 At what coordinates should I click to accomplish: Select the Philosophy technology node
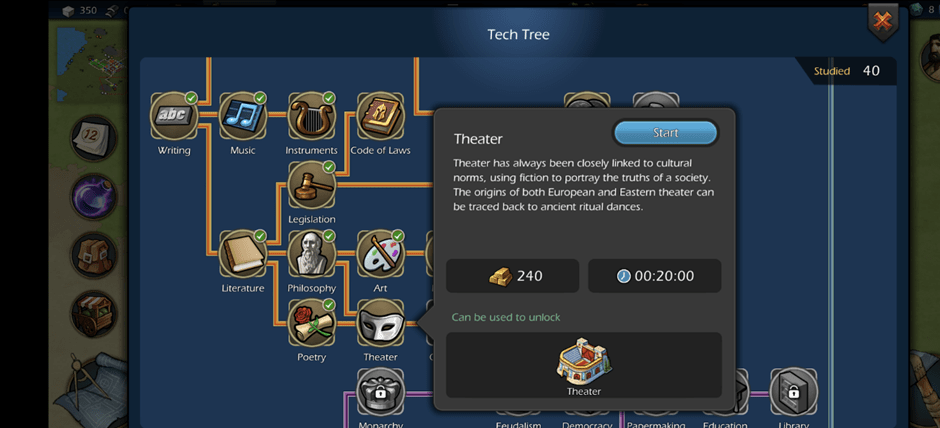(x=311, y=254)
